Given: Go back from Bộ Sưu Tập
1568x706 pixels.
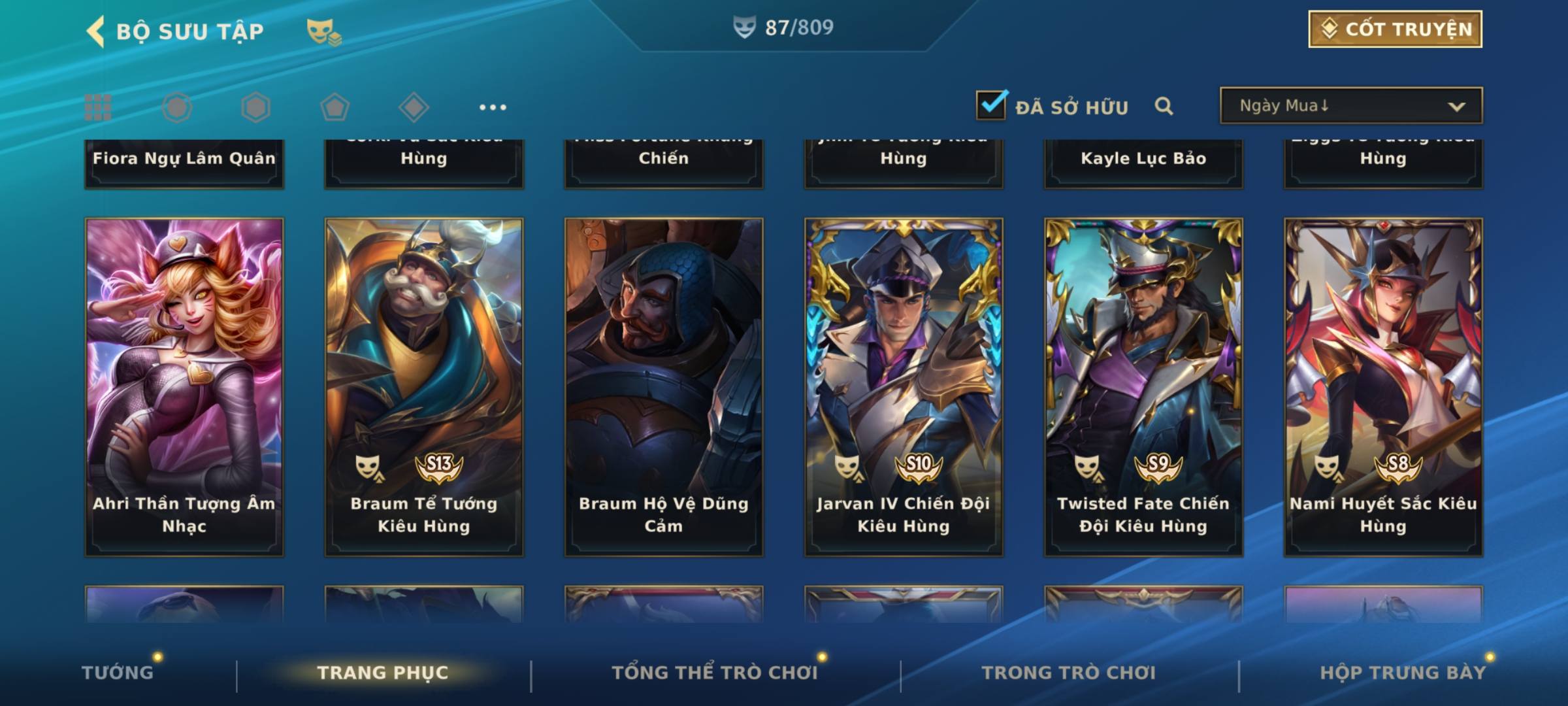Looking at the screenshot, I should click(x=96, y=31).
